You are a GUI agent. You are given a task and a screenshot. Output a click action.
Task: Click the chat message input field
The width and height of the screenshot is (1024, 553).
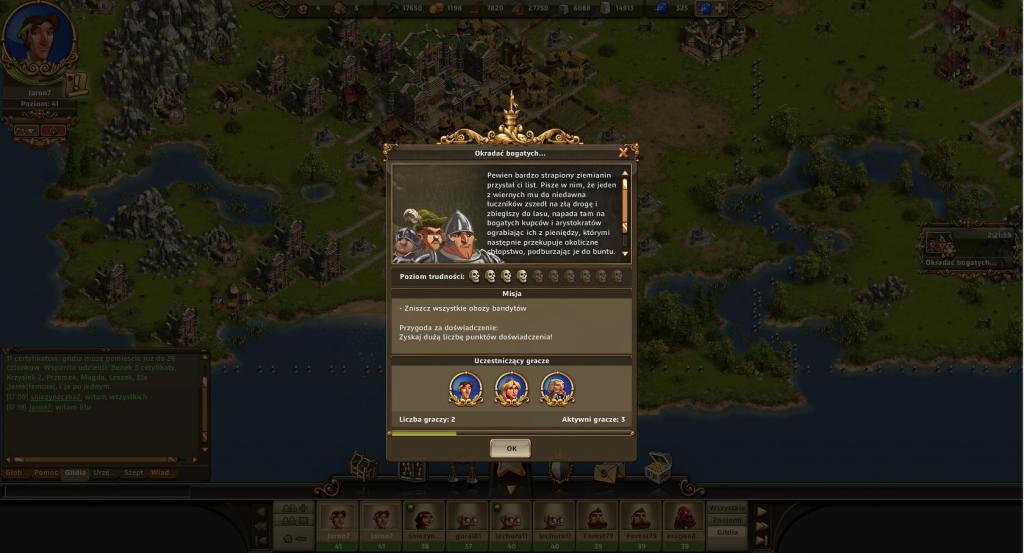coord(95,491)
